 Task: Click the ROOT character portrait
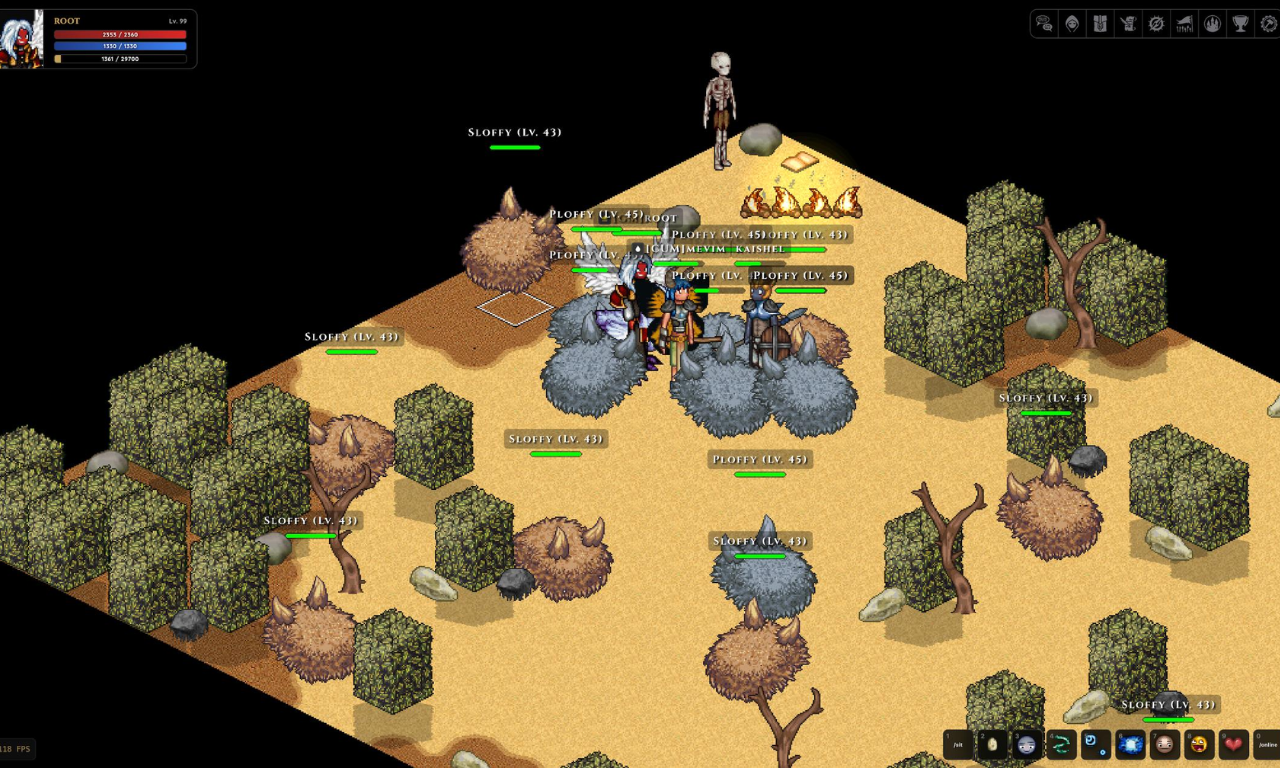click(22, 40)
